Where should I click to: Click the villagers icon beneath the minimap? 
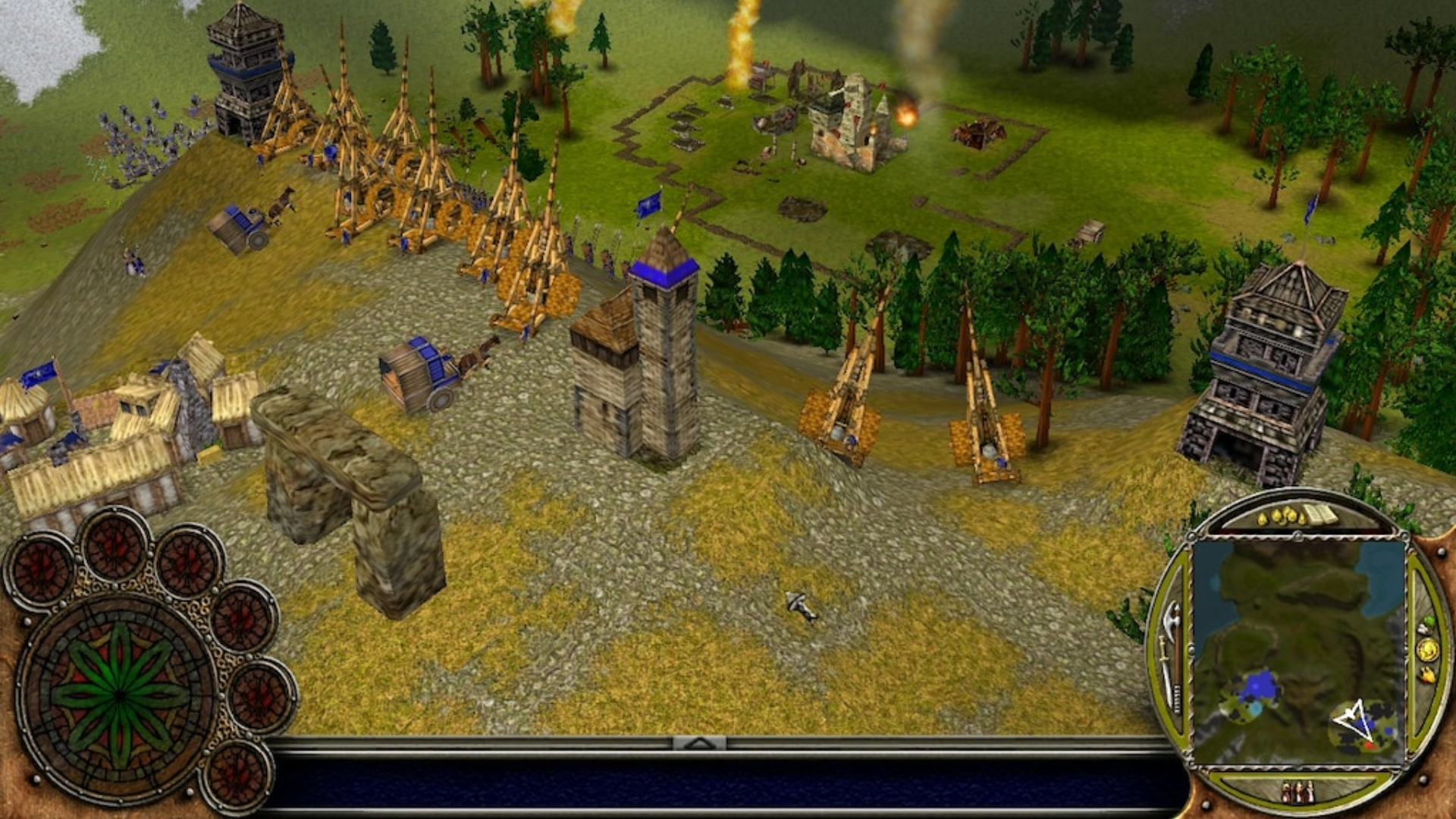point(1298,791)
